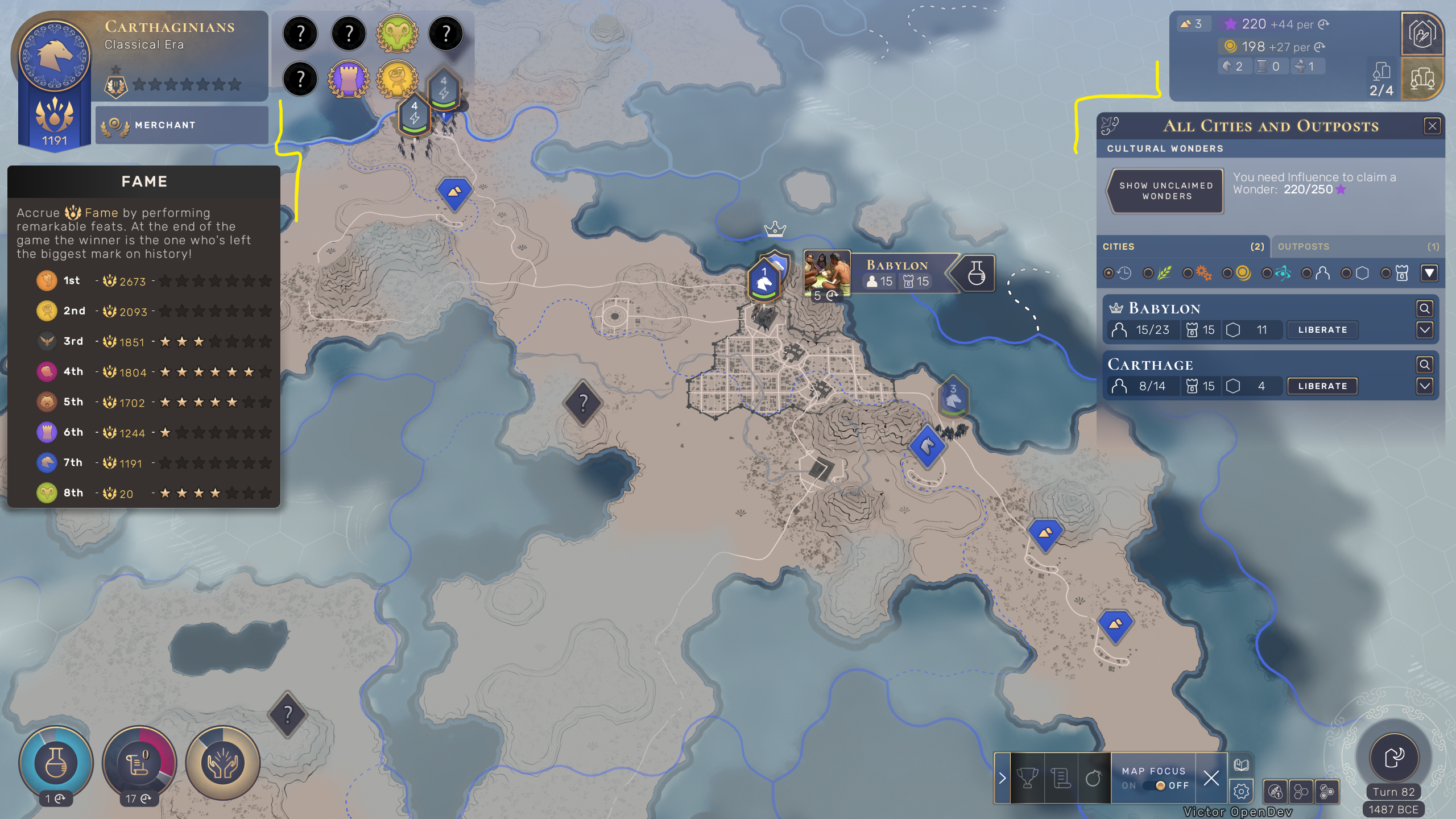Show unclaimed wonders
This screenshot has height=819, width=1456.
(1166, 191)
